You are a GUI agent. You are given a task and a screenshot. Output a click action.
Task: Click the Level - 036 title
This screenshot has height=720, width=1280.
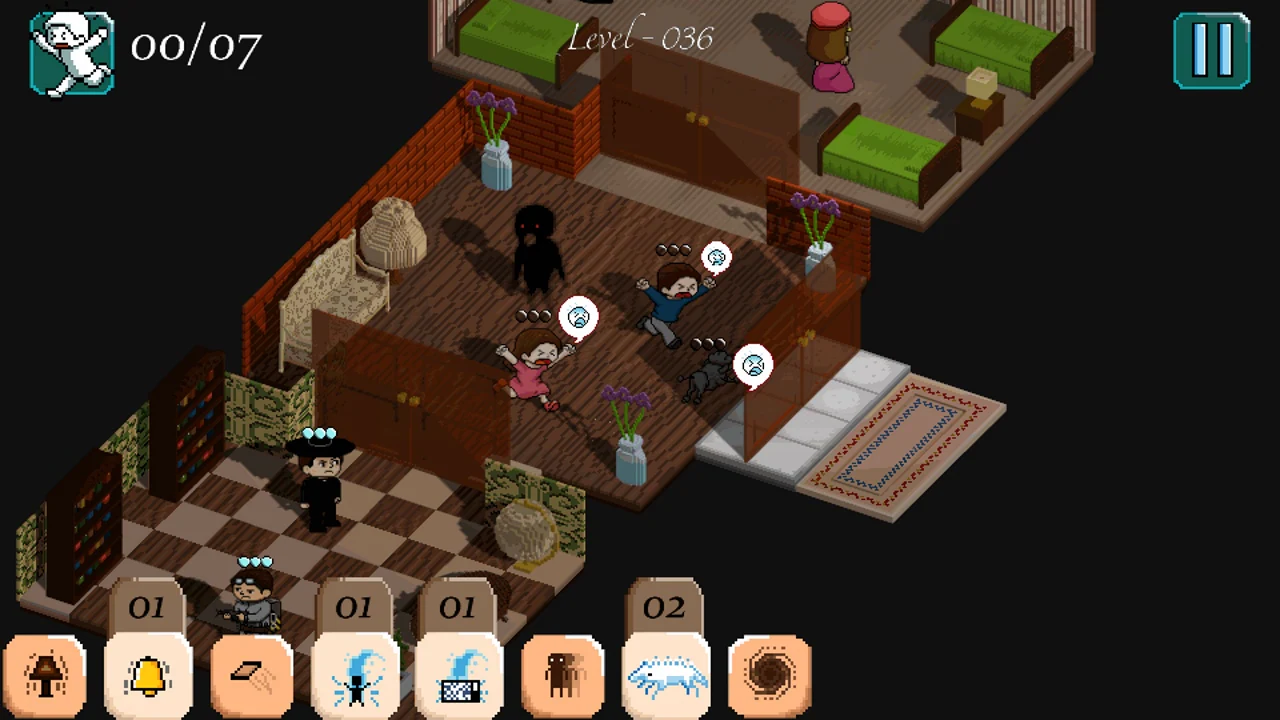point(640,38)
